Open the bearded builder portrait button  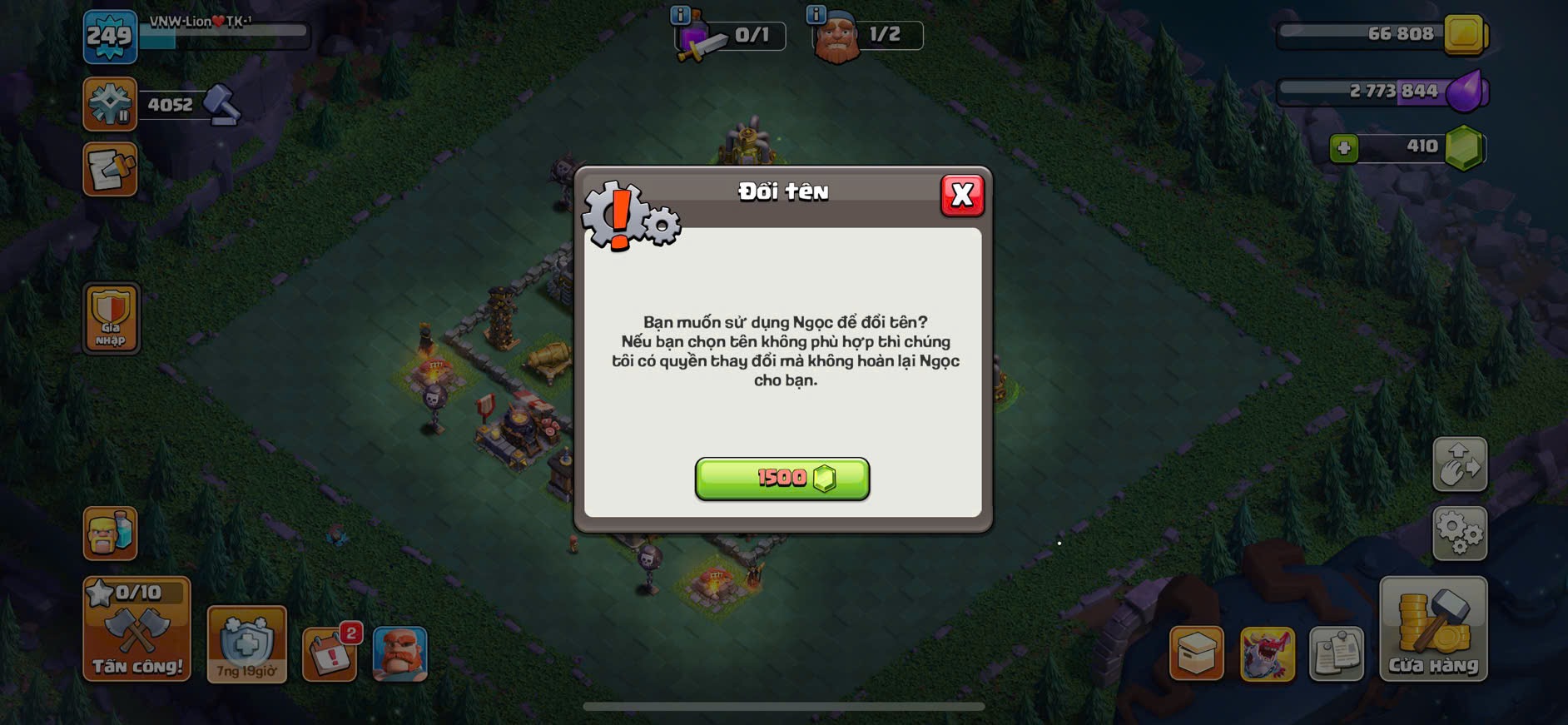(x=399, y=653)
